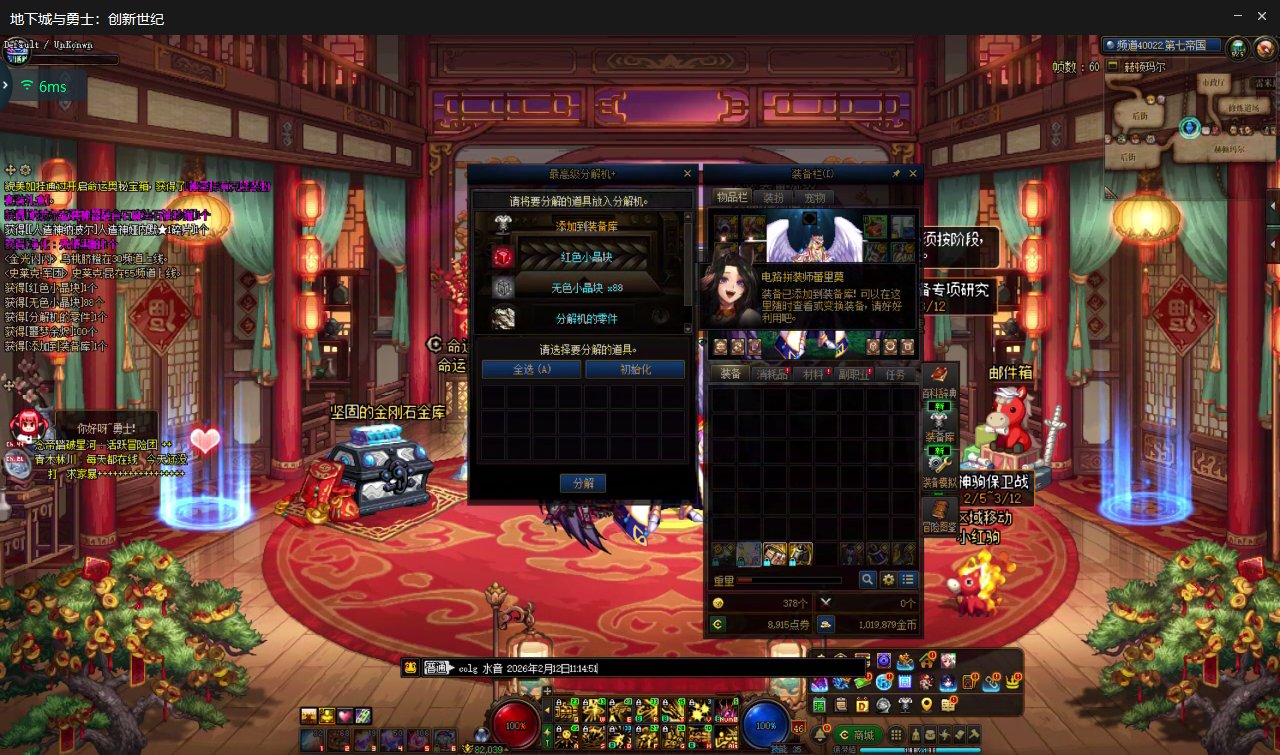This screenshot has height=755, width=1280.
Task: Close the disassembler window
Action: point(687,174)
